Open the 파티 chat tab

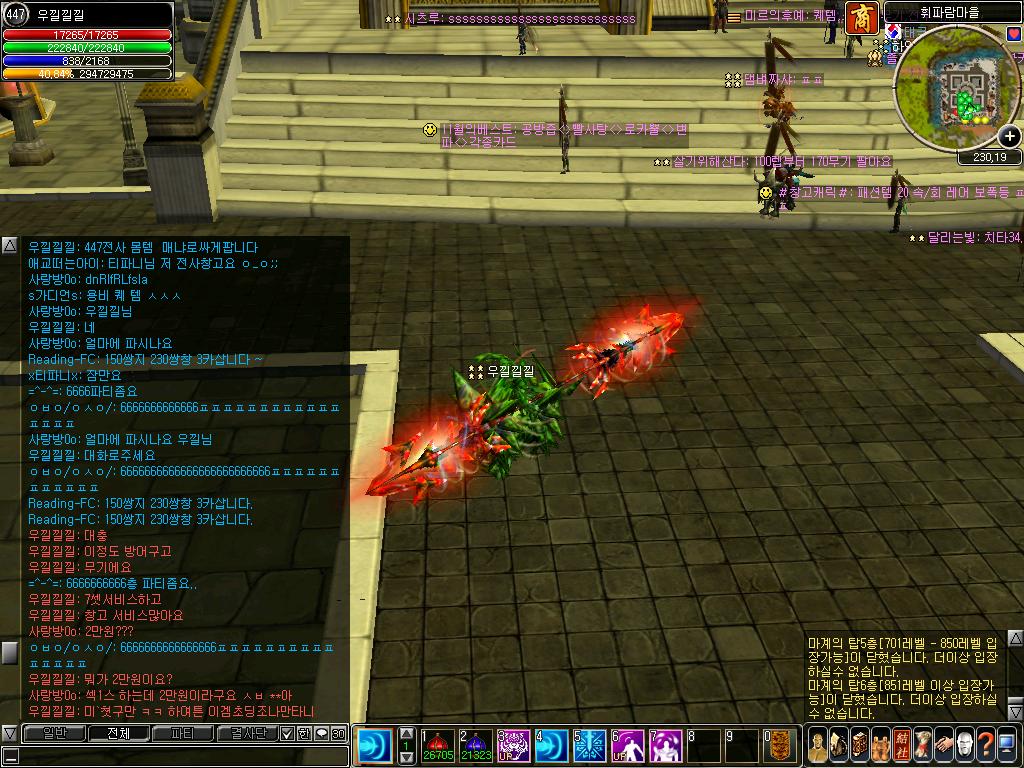pos(183,734)
